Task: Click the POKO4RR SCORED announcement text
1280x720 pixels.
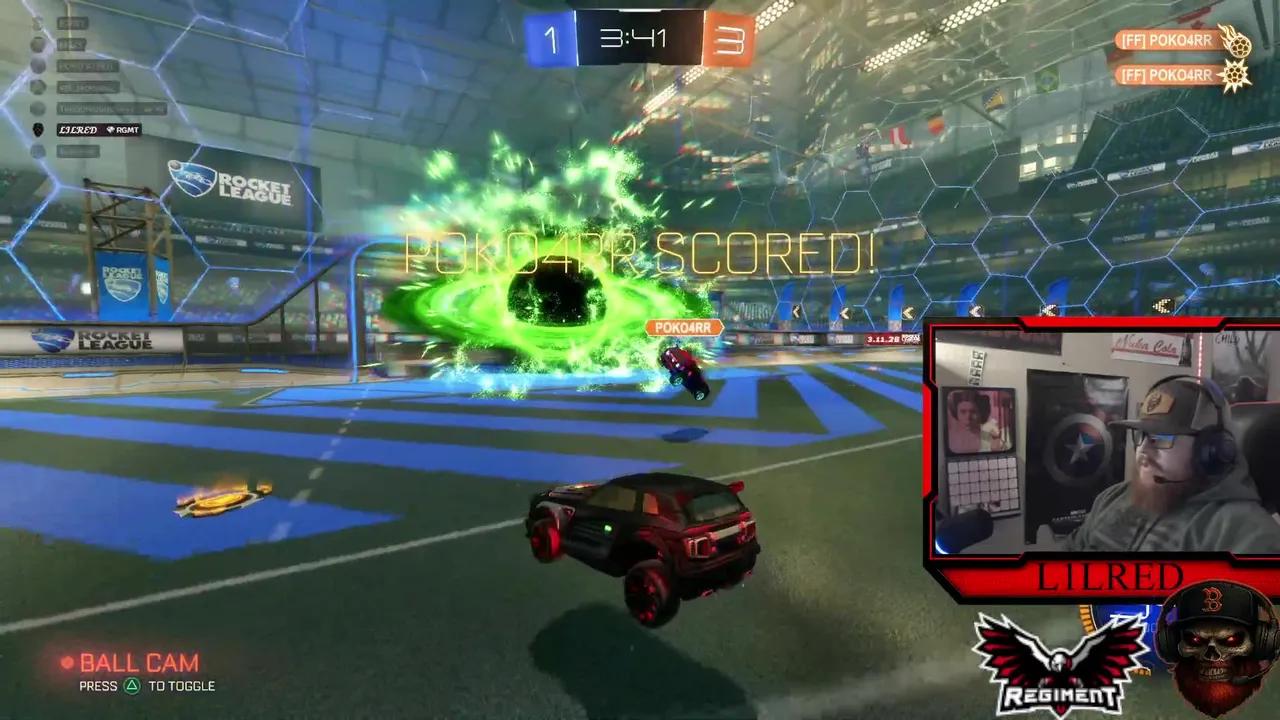Action: coord(640,254)
